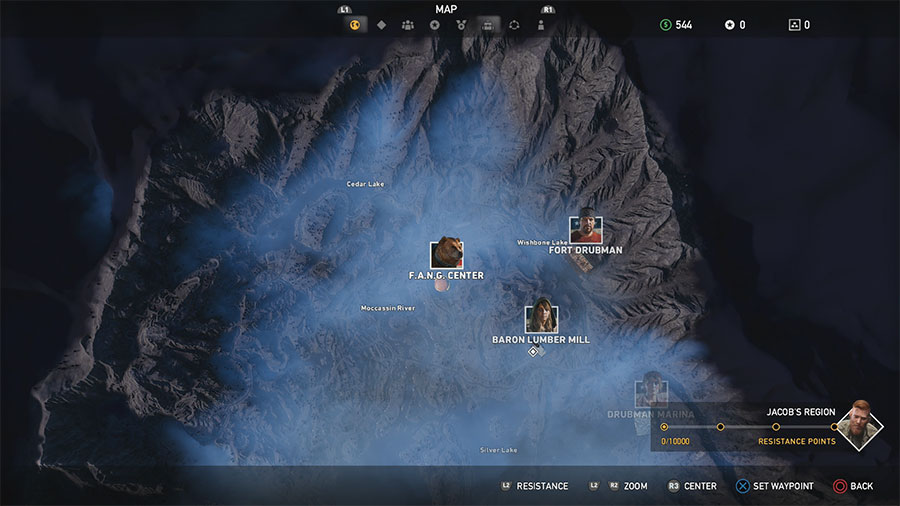The height and width of the screenshot is (506, 900).
Task: Select Jacob's Region portrait
Action: click(x=858, y=425)
